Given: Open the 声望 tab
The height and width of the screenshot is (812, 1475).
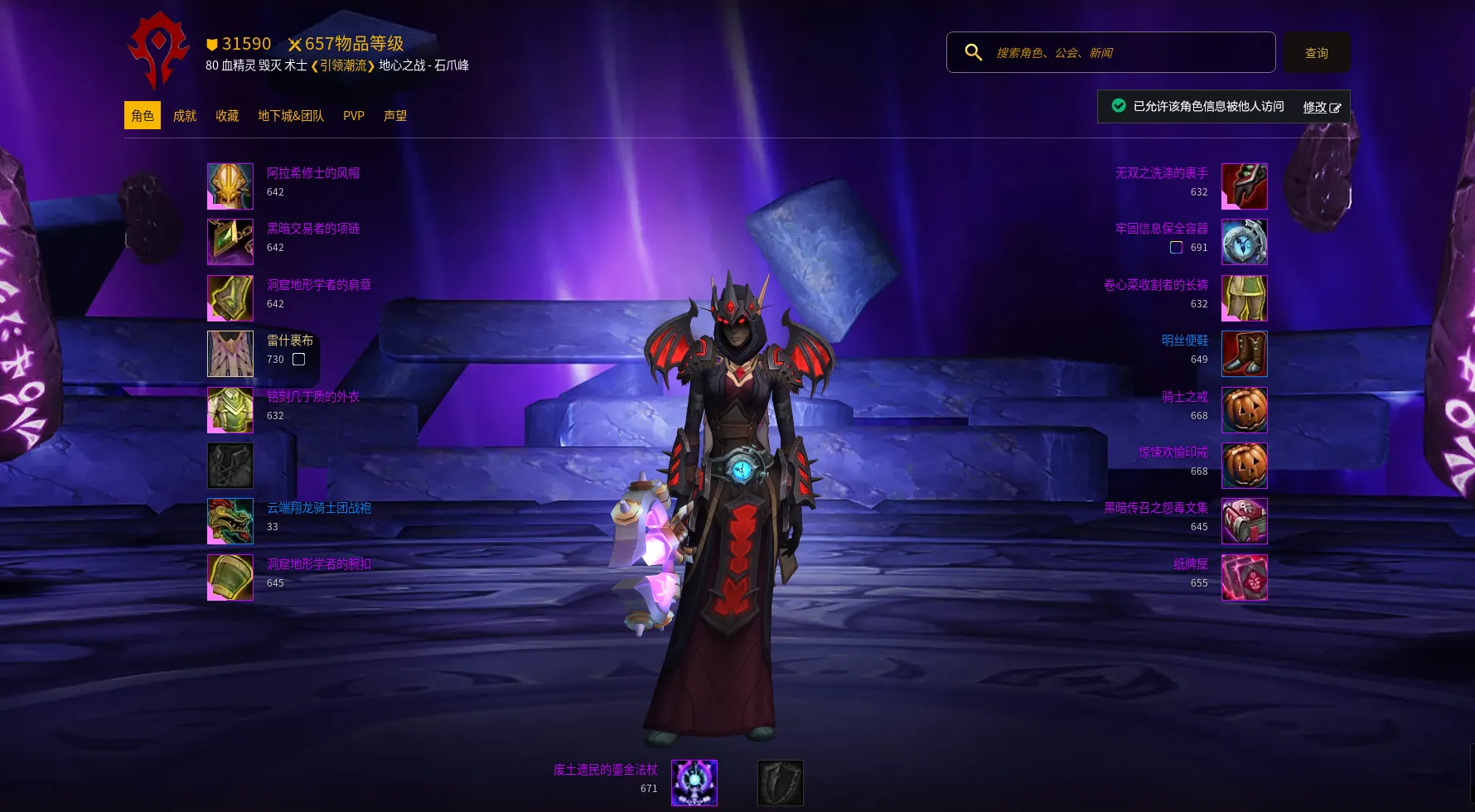Looking at the screenshot, I should 395,116.
